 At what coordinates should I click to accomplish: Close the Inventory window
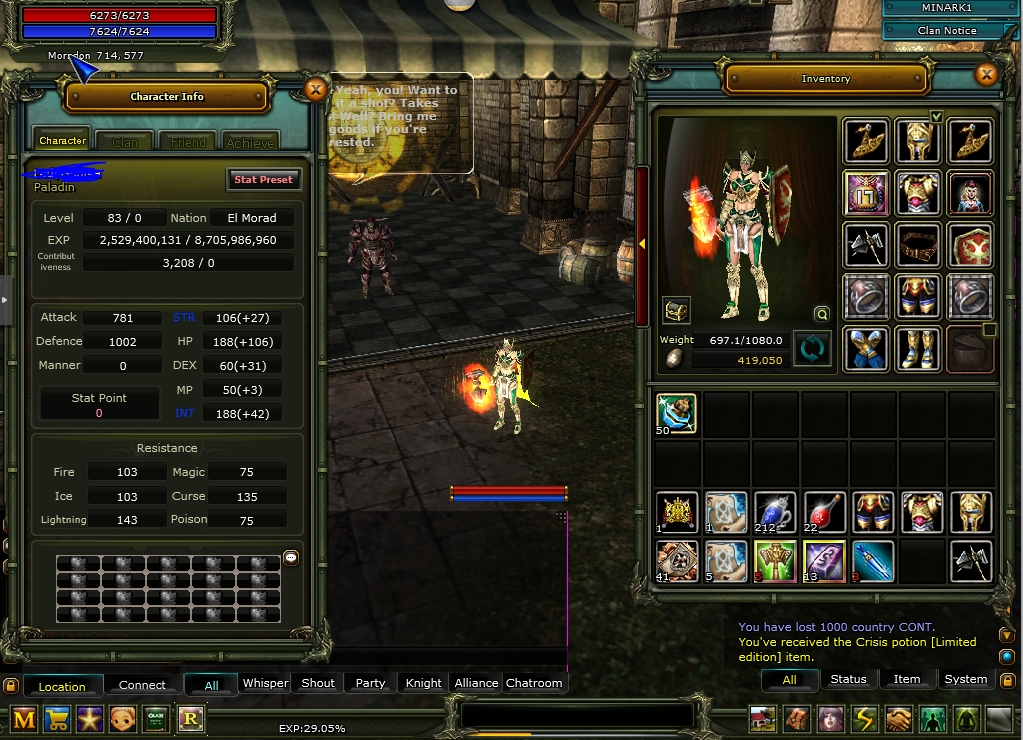[987, 75]
